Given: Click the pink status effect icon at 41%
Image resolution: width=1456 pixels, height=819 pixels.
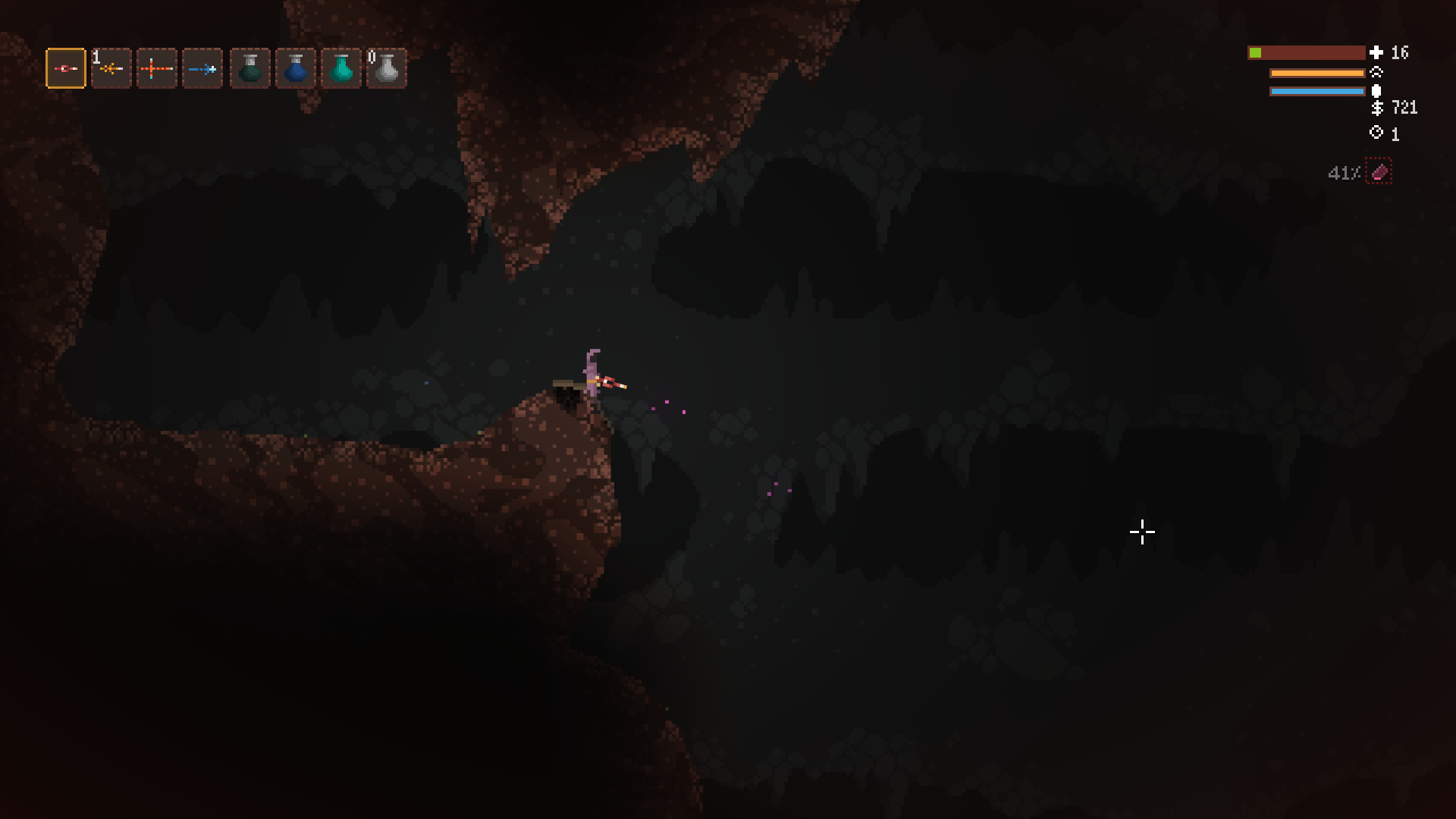Looking at the screenshot, I should point(1379,172).
